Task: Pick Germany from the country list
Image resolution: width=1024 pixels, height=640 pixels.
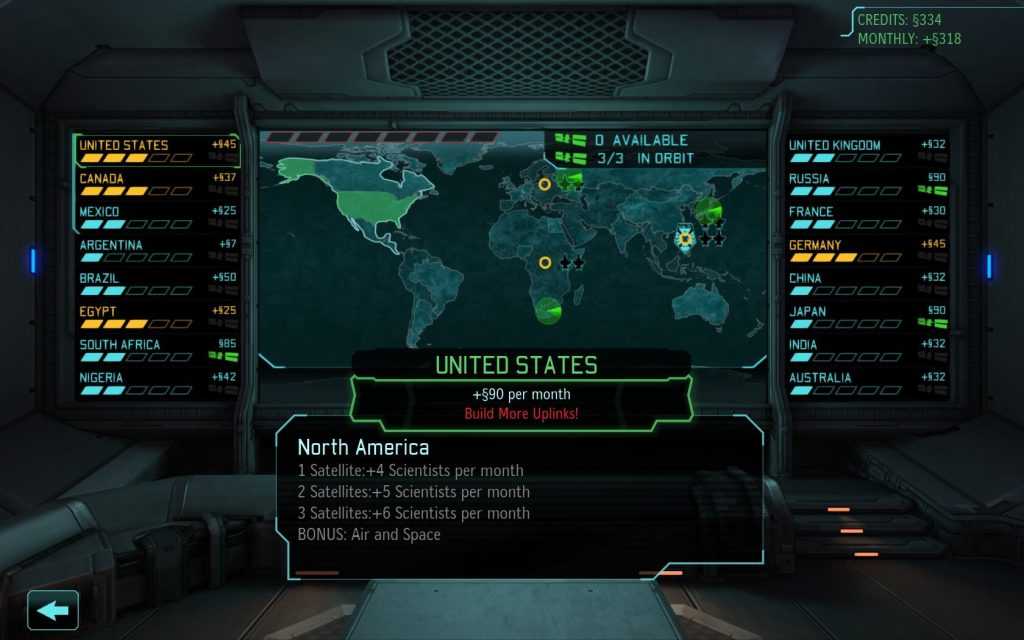Action: pos(866,249)
